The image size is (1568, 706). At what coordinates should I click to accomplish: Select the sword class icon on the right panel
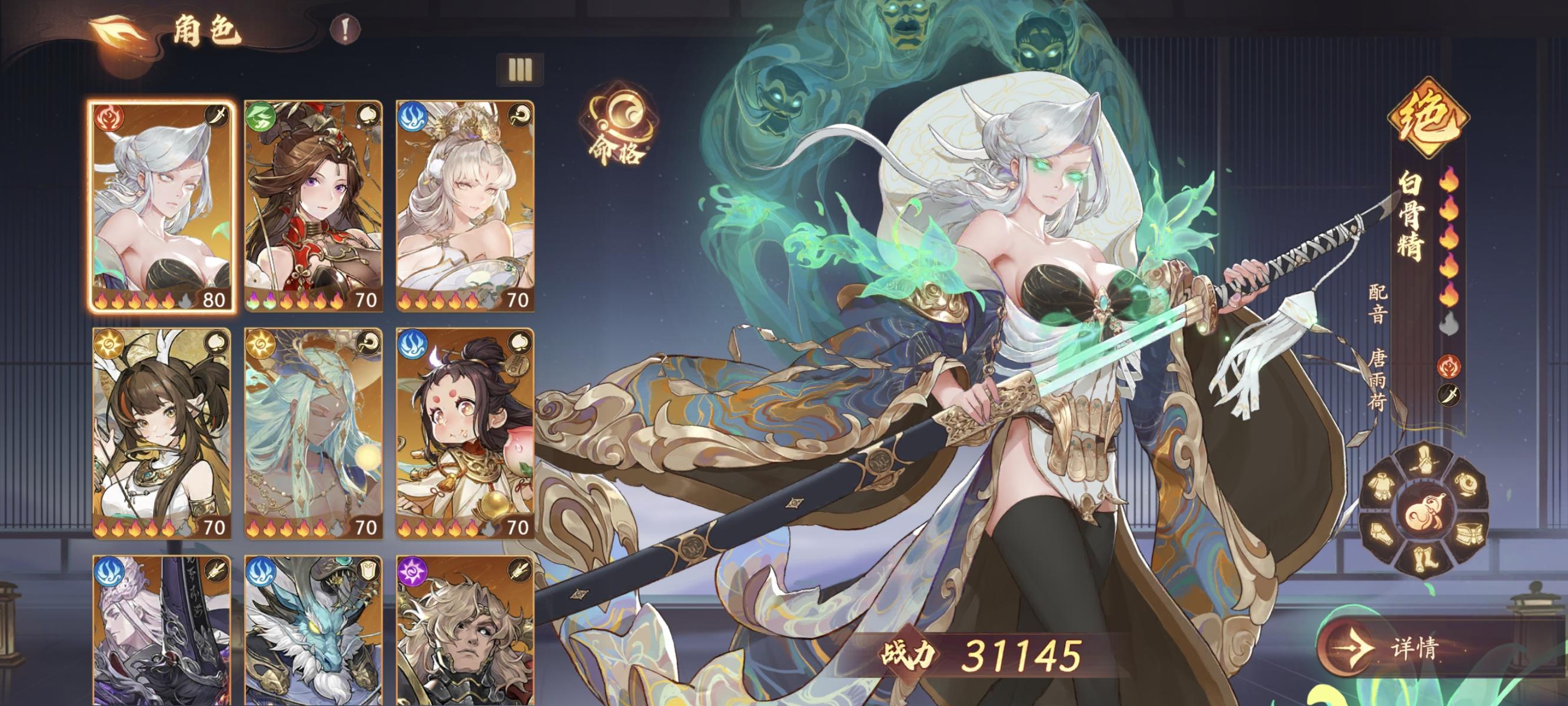[1450, 395]
